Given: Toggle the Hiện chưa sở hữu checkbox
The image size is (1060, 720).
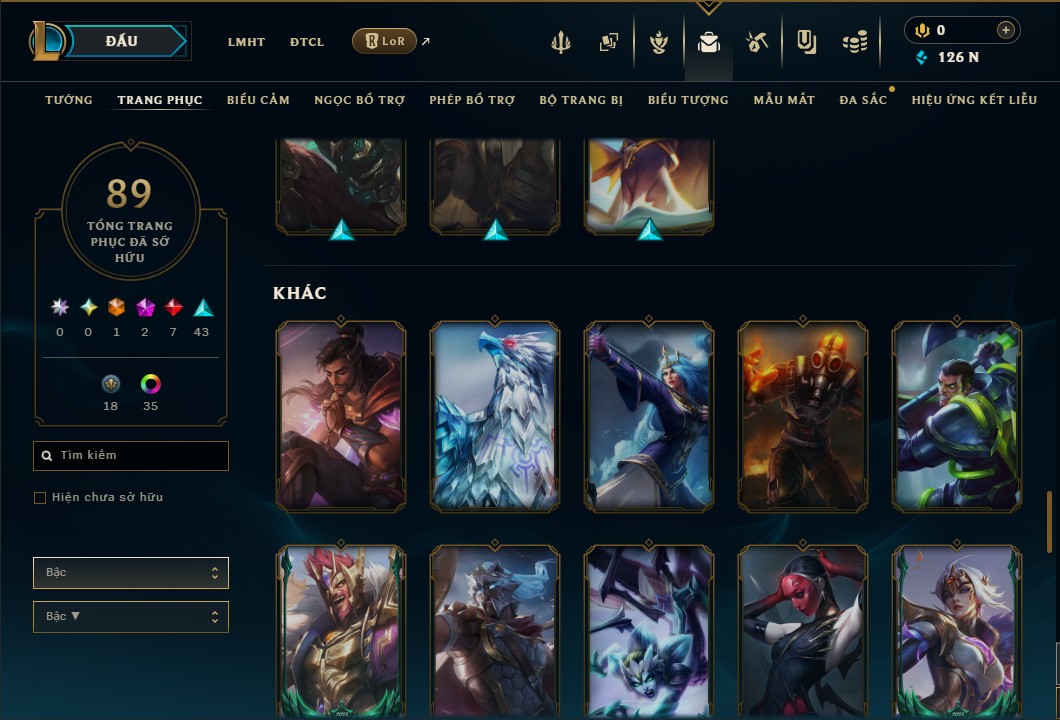Looking at the screenshot, I should (40, 498).
